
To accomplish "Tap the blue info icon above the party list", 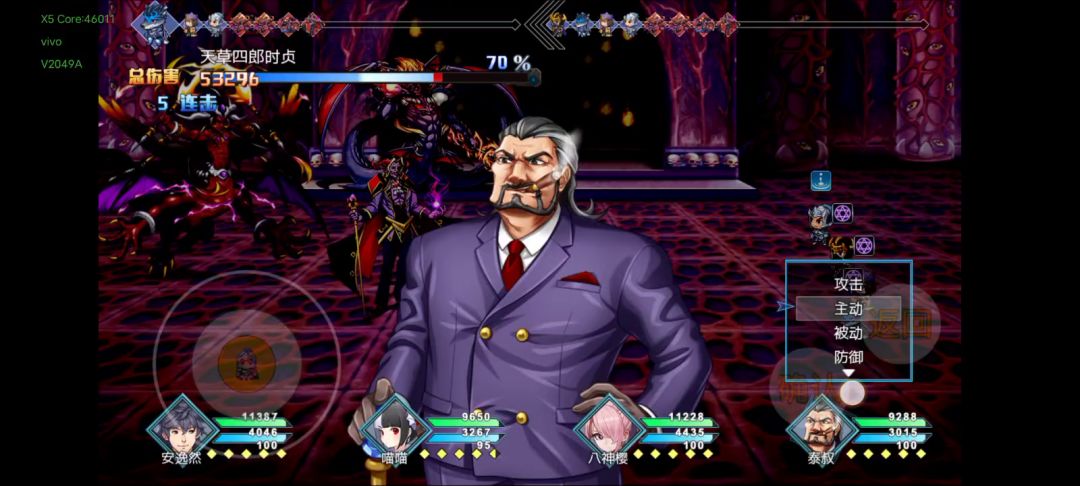I will pos(821,181).
